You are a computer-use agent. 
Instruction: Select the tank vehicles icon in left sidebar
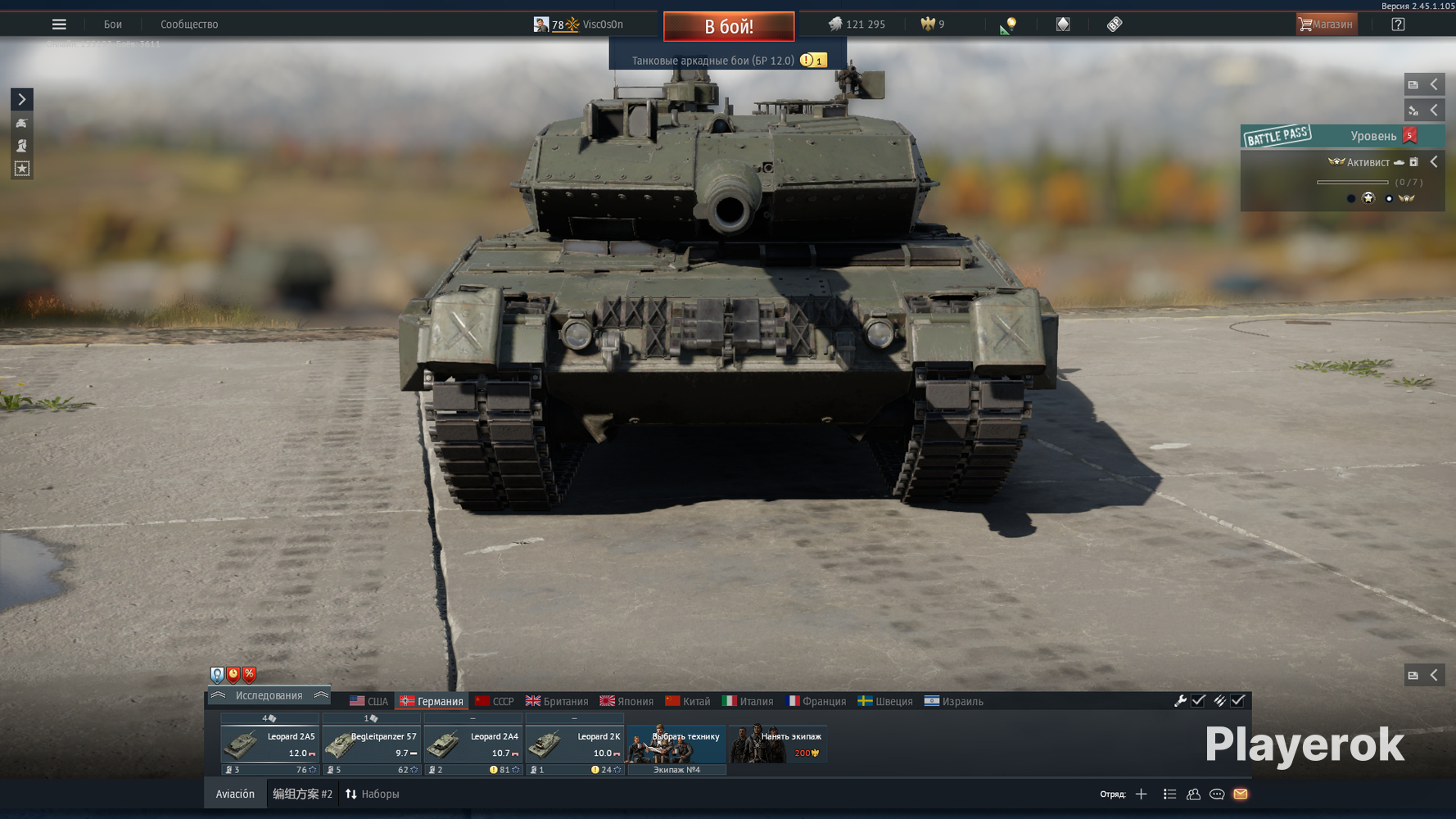point(21,124)
